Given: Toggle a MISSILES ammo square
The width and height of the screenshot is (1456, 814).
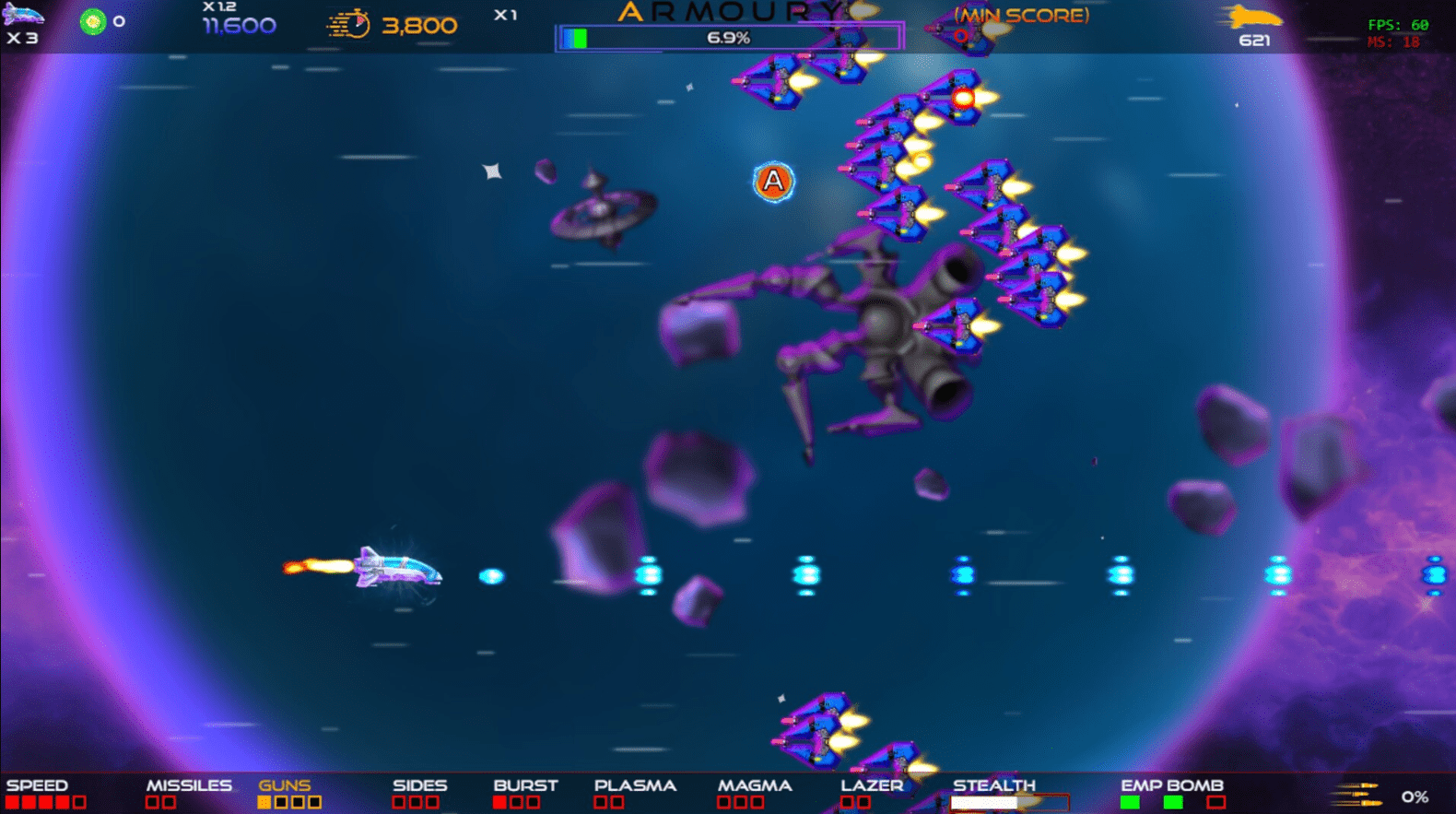Looking at the screenshot, I should coord(150,802).
